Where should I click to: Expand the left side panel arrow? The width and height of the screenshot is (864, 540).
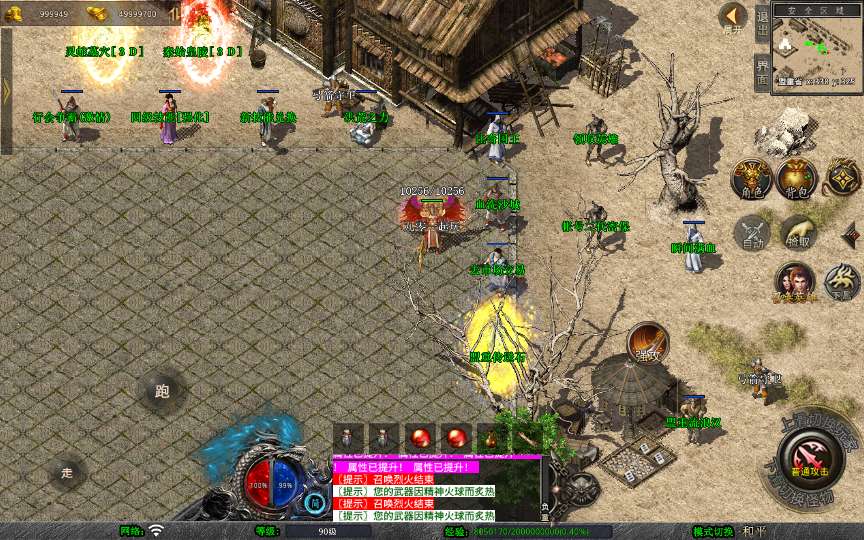tap(6, 90)
